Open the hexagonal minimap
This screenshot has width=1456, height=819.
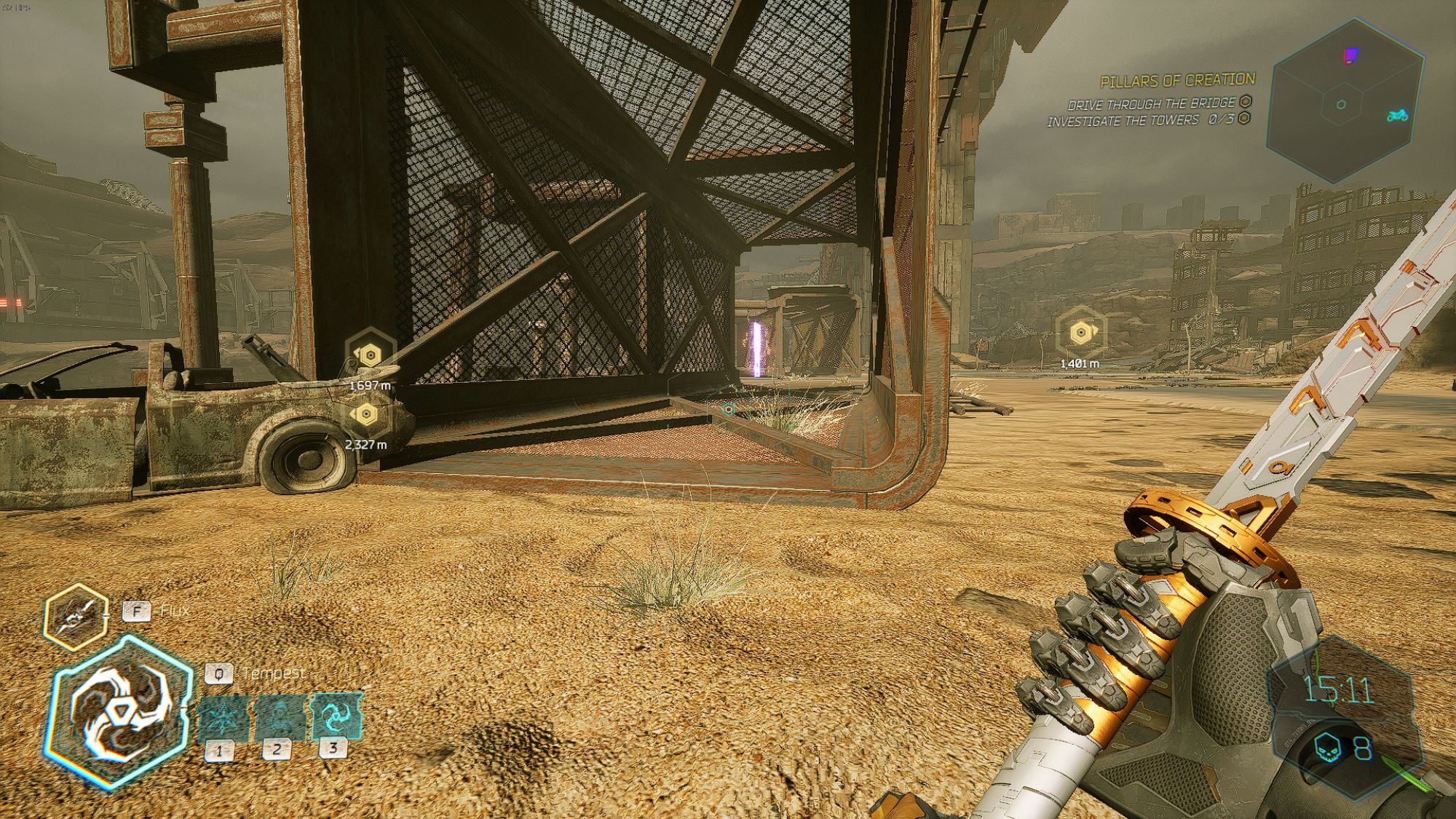(x=1344, y=102)
